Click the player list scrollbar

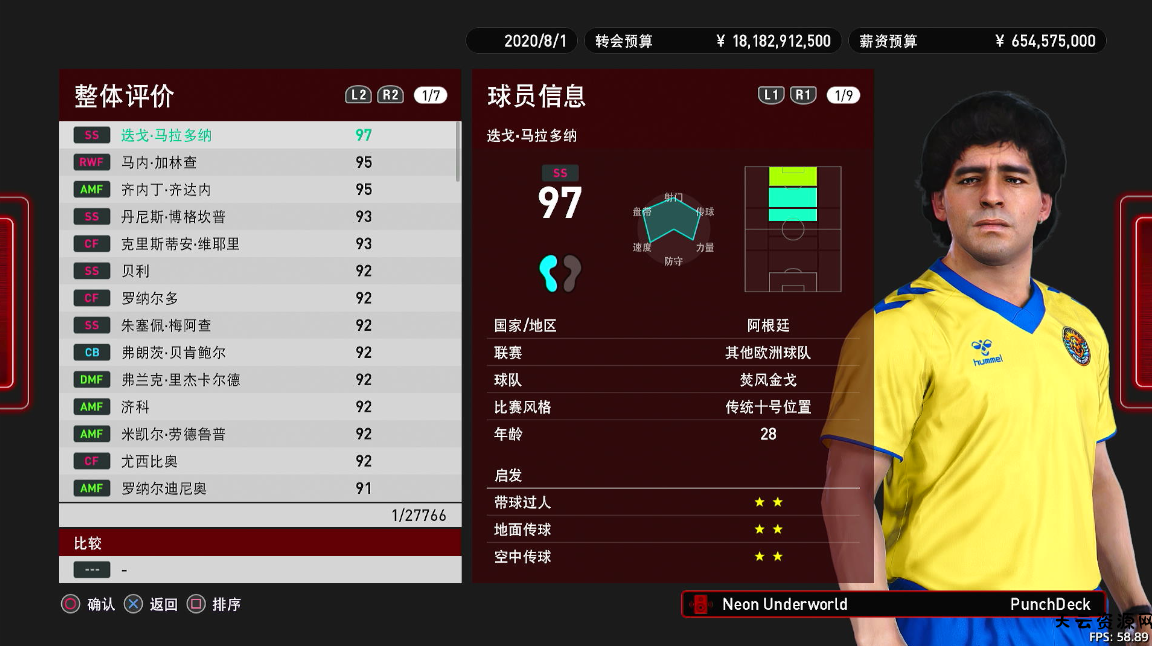point(458,151)
